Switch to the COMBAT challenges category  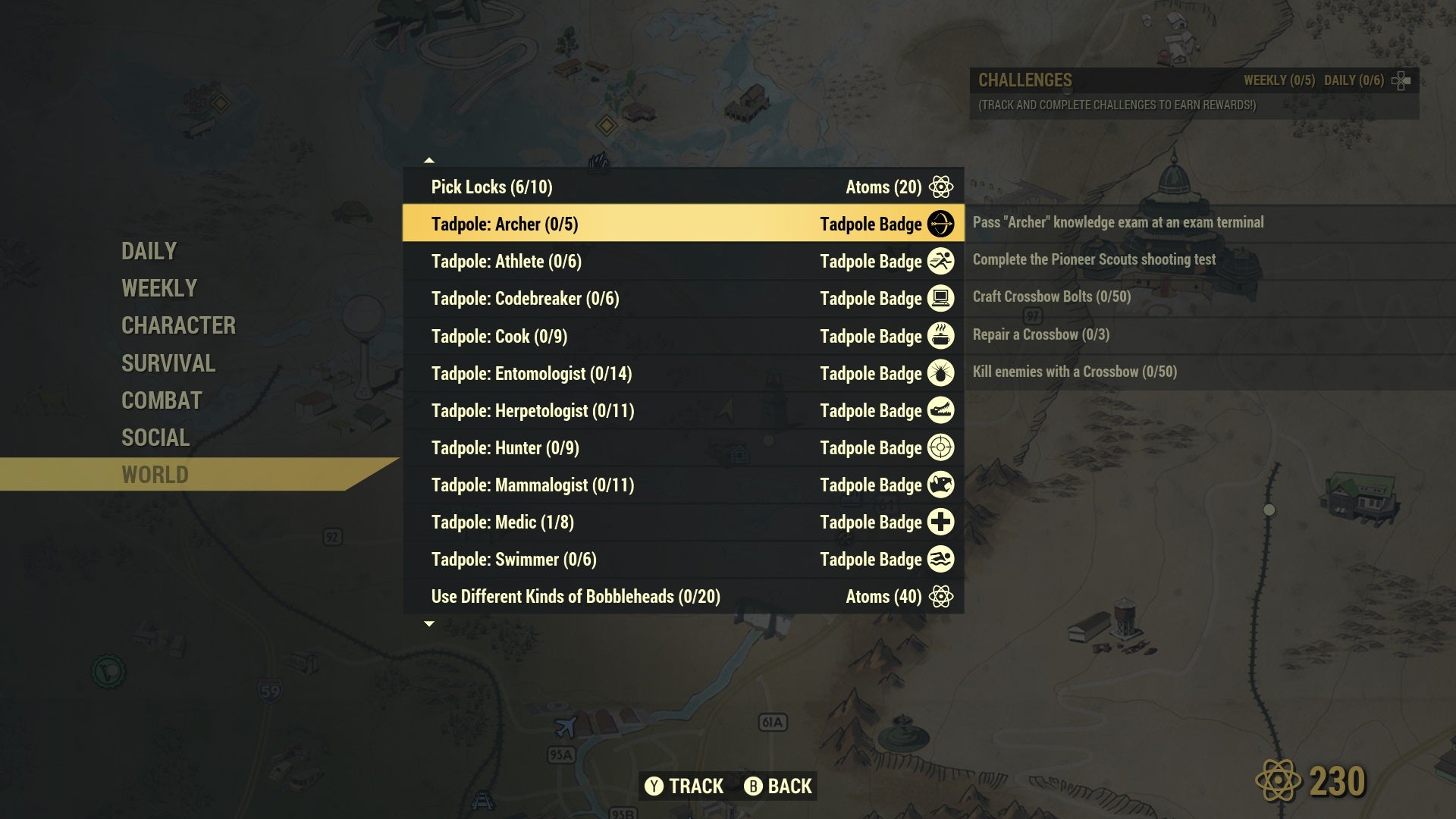[160, 400]
